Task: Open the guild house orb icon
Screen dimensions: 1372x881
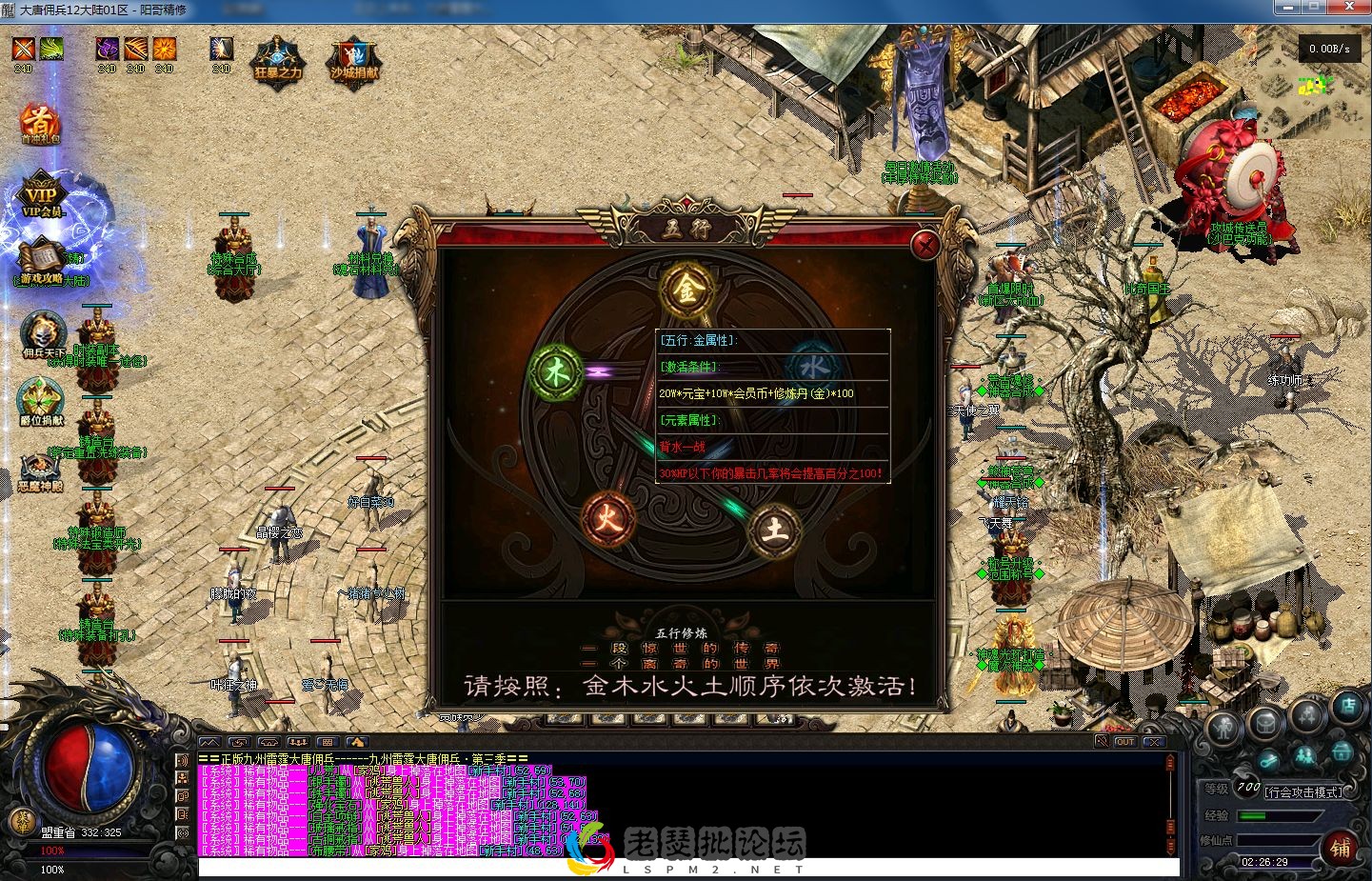Action: [x=1342, y=751]
